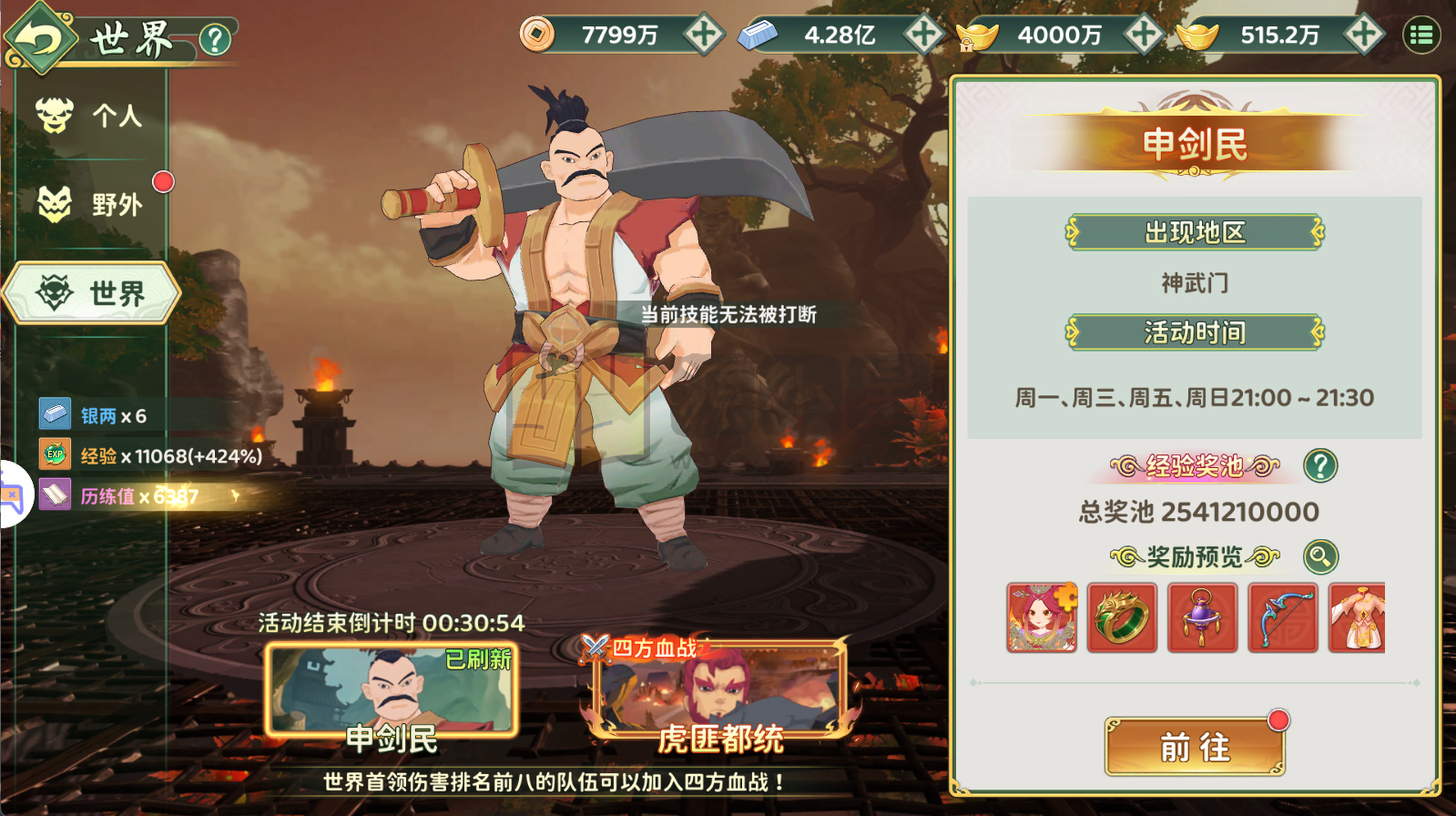This screenshot has width=1456, height=816.
Task: Open the list menu at the top right corner
Action: [1422, 35]
